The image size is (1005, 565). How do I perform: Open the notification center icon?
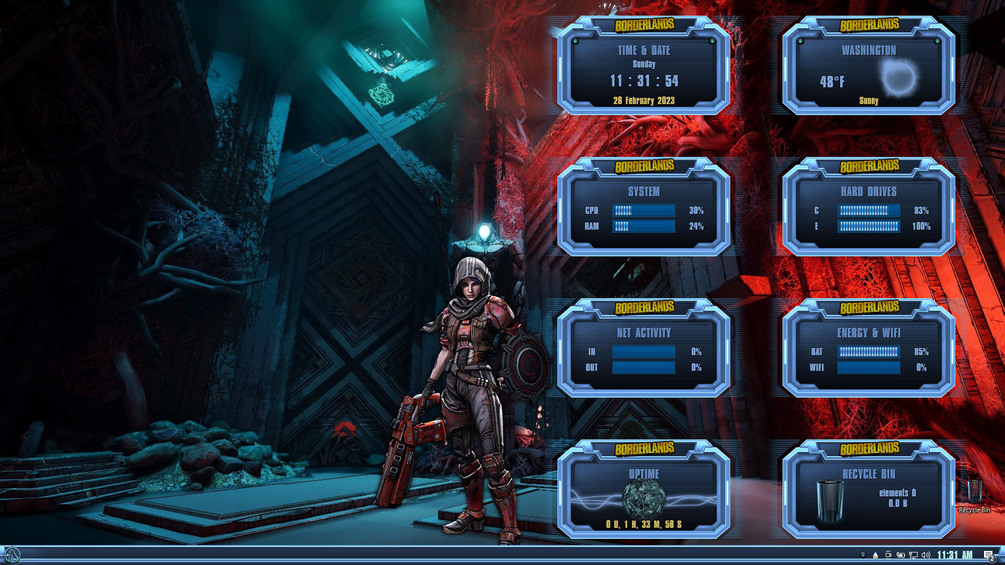click(x=989, y=555)
